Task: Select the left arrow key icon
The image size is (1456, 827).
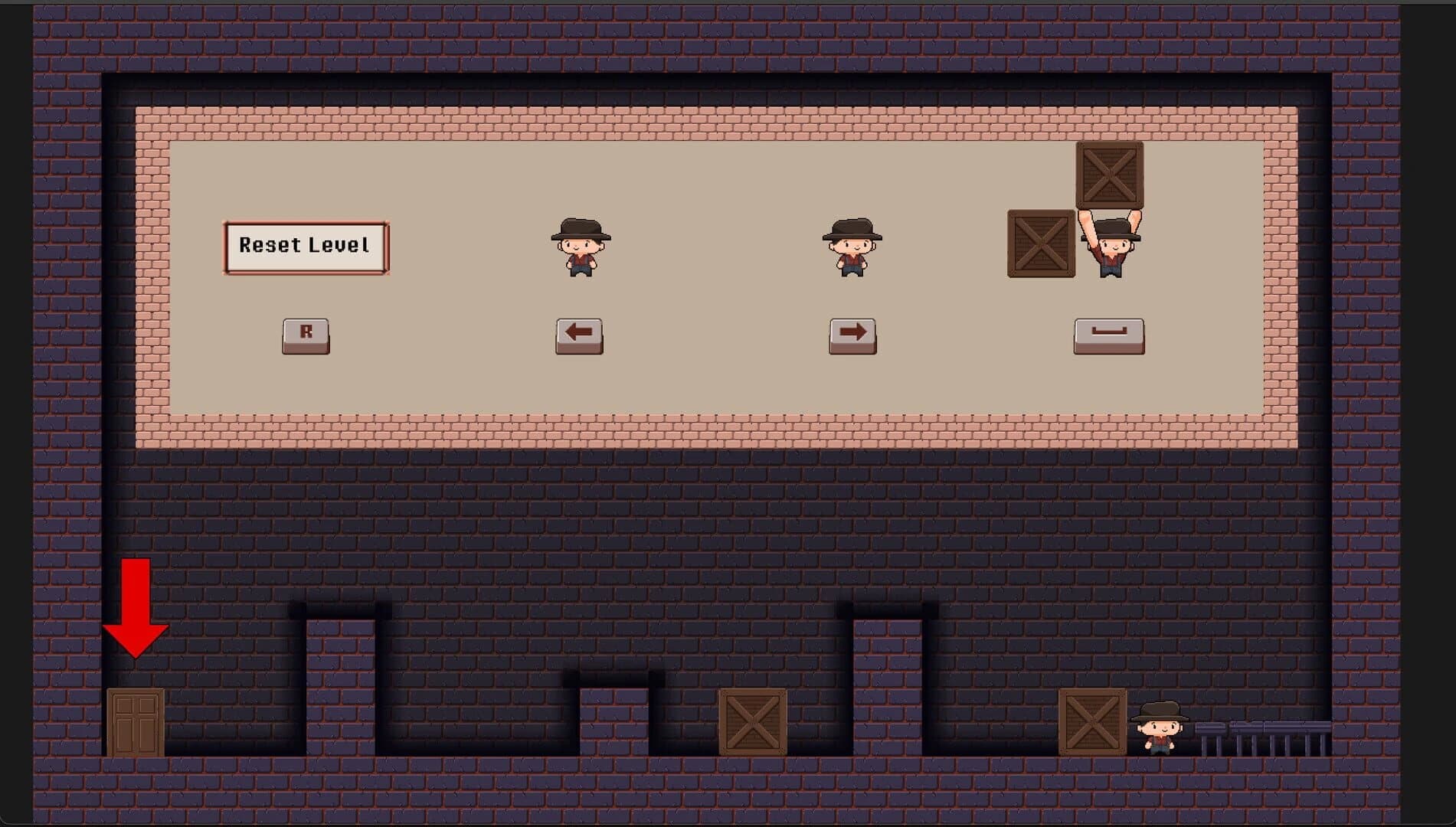Action: [578, 335]
